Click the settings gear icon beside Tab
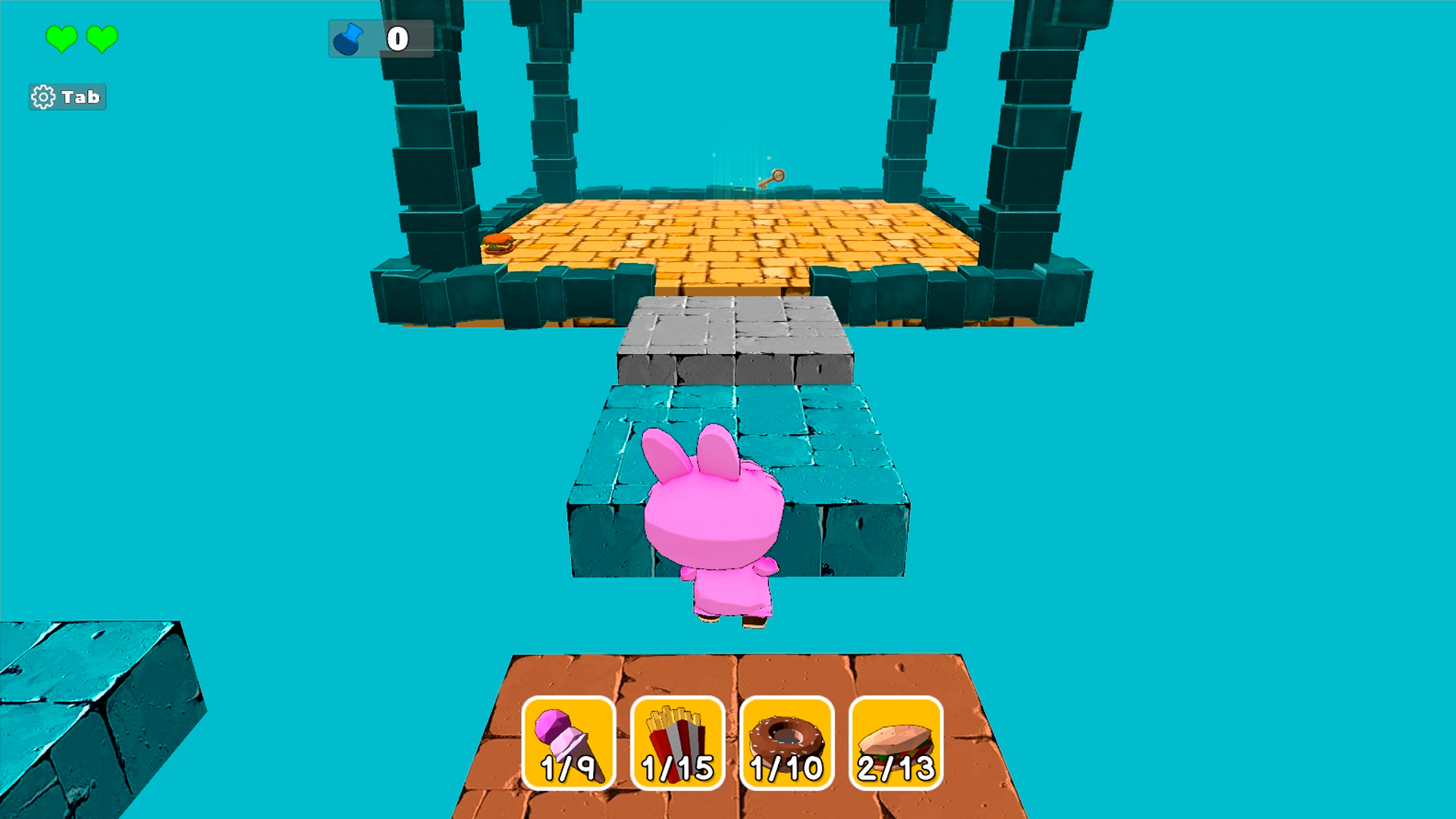Screen dimensions: 1456x819 [x=43, y=96]
